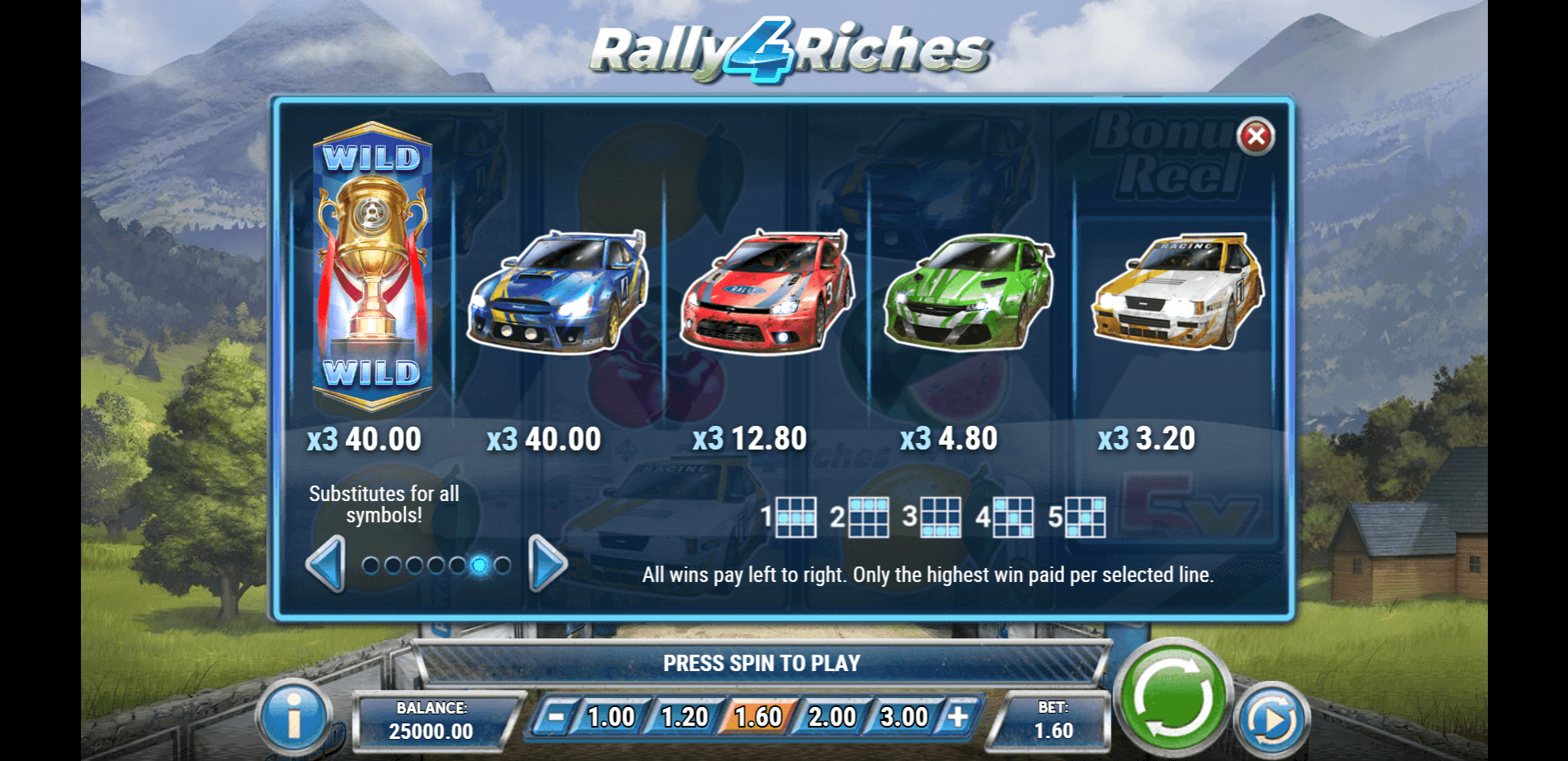Close the paytable info panel
This screenshot has height=761, width=1568.
[x=1256, y=137]
